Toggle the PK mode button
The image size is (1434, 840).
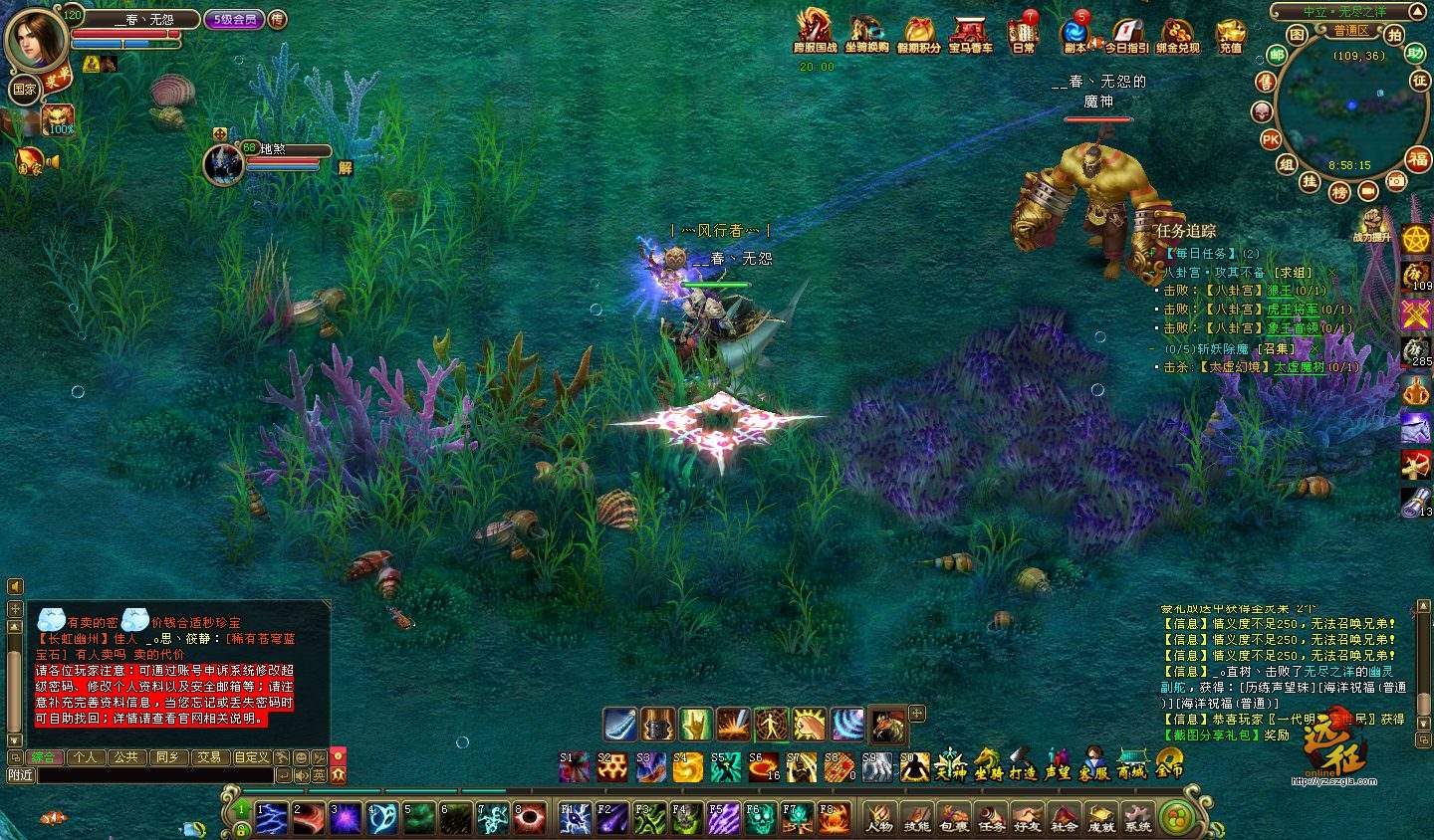click(x=1271, y=139)
